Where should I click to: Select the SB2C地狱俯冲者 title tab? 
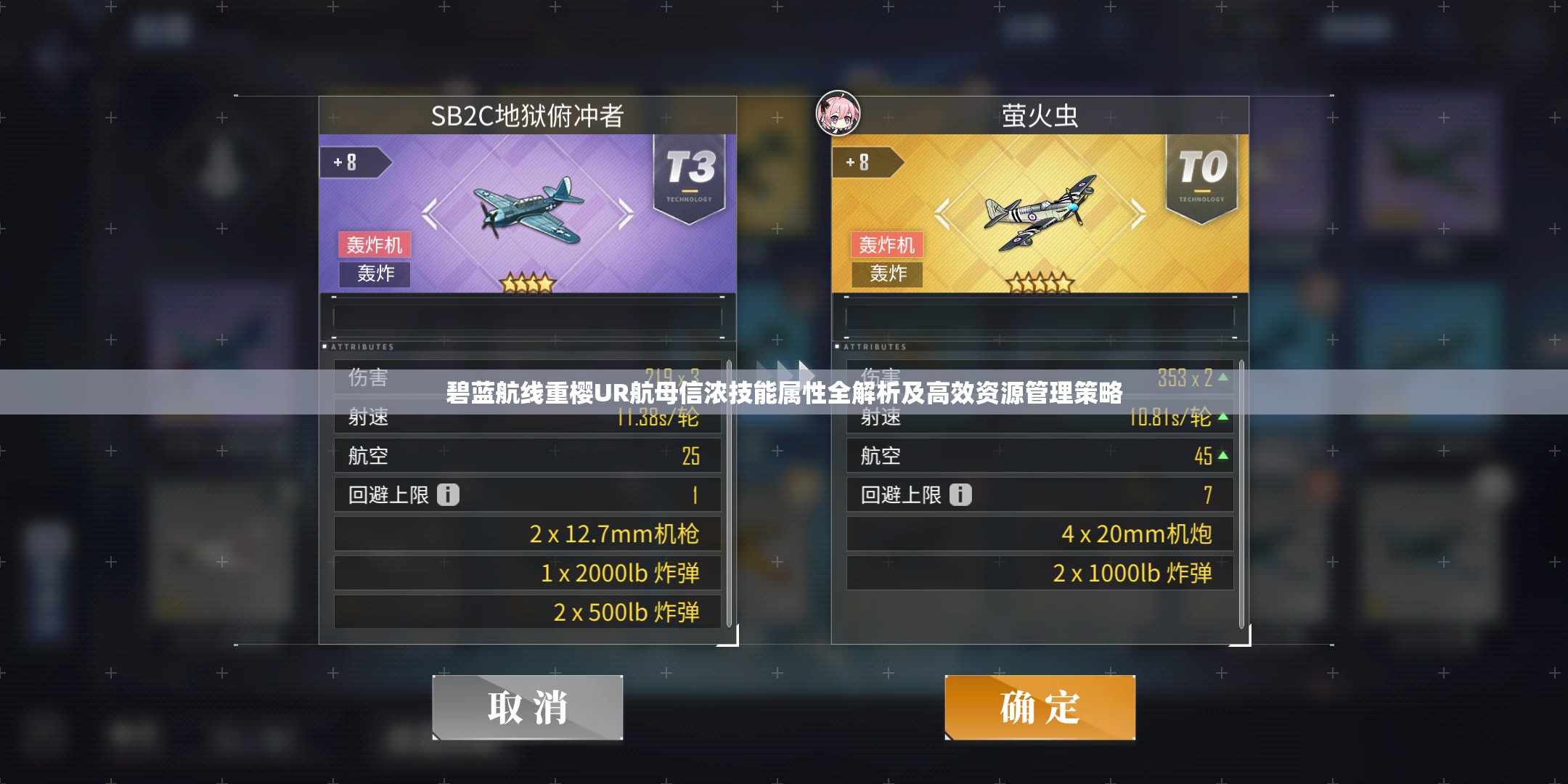[x=528, y=115]
